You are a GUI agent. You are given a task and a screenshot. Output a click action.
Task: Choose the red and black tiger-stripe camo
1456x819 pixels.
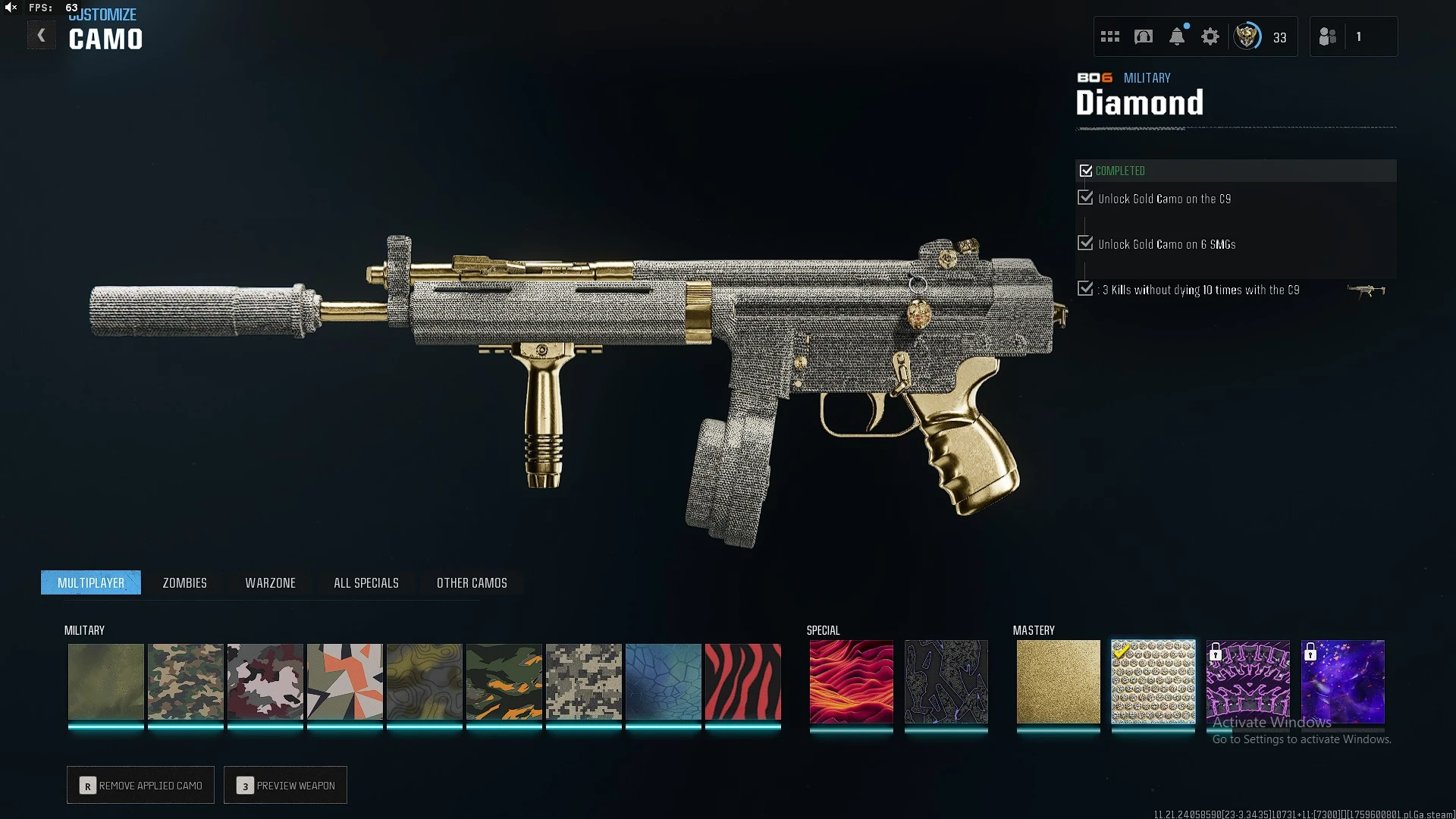click(x=742, y=681)
